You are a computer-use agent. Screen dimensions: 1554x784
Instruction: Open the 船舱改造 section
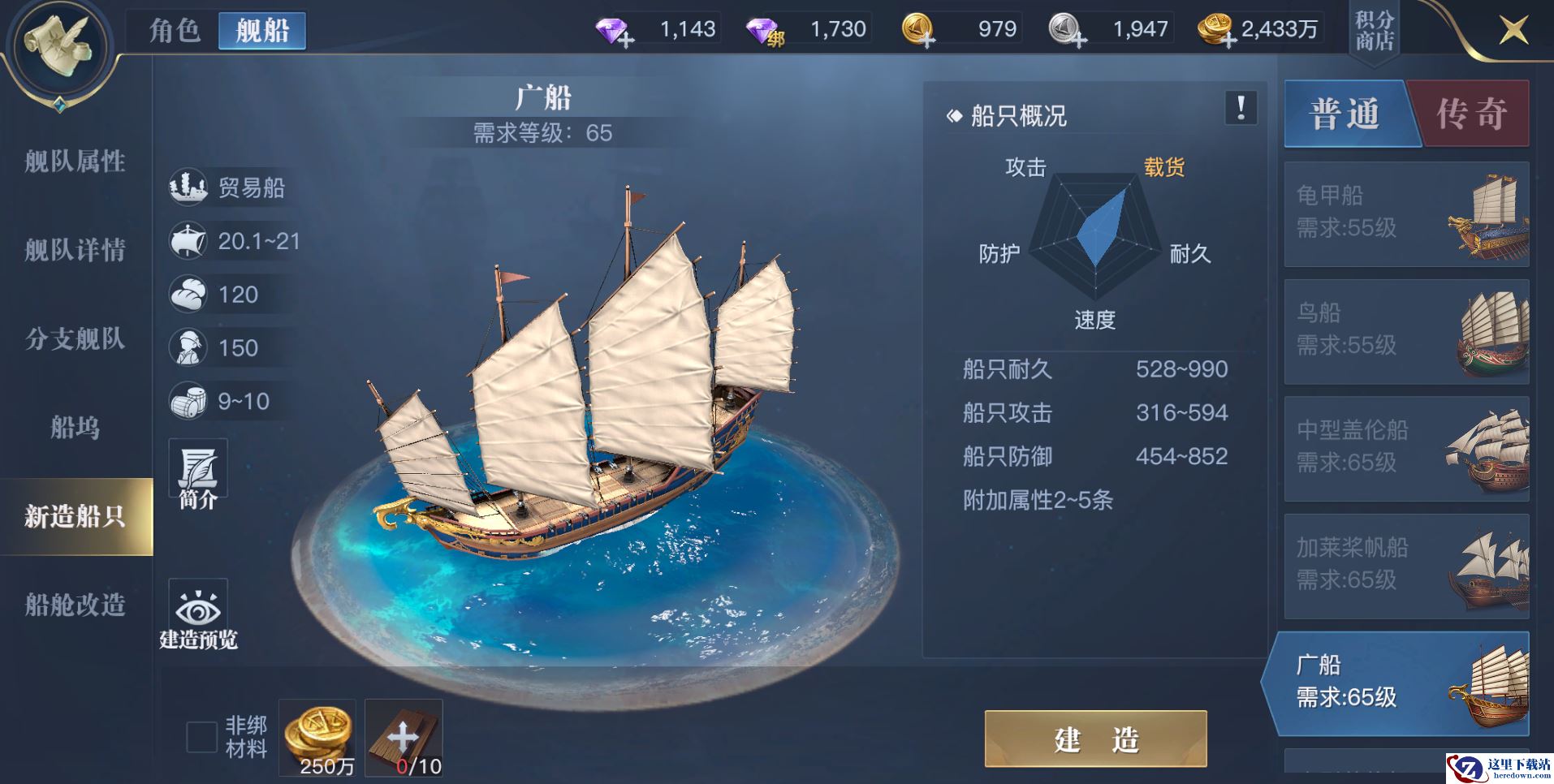(76, 605)
